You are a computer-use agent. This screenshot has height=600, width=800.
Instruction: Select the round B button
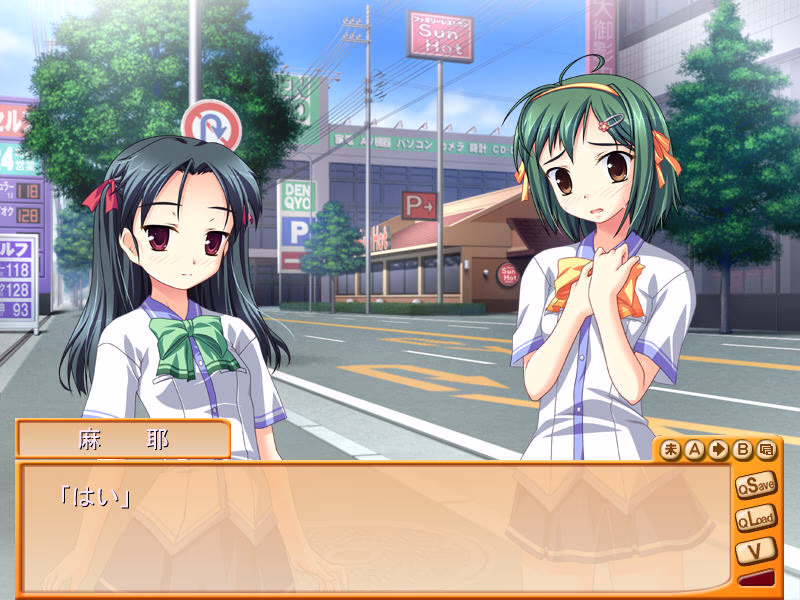pyautogui.click(x=741, y=450)
